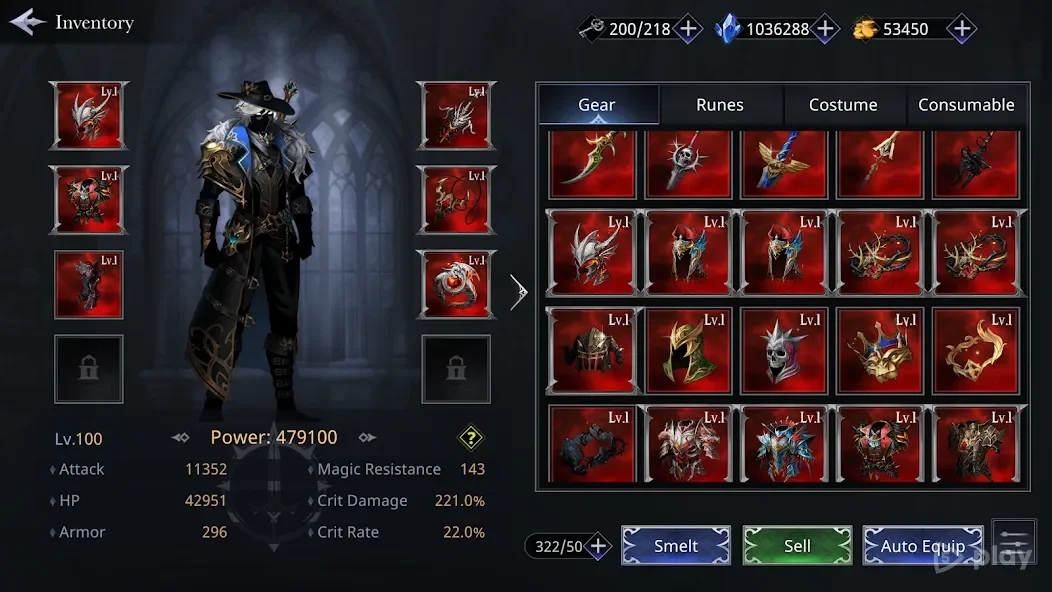Select the blue and gold jester mask item

click(x=880, y=351)
